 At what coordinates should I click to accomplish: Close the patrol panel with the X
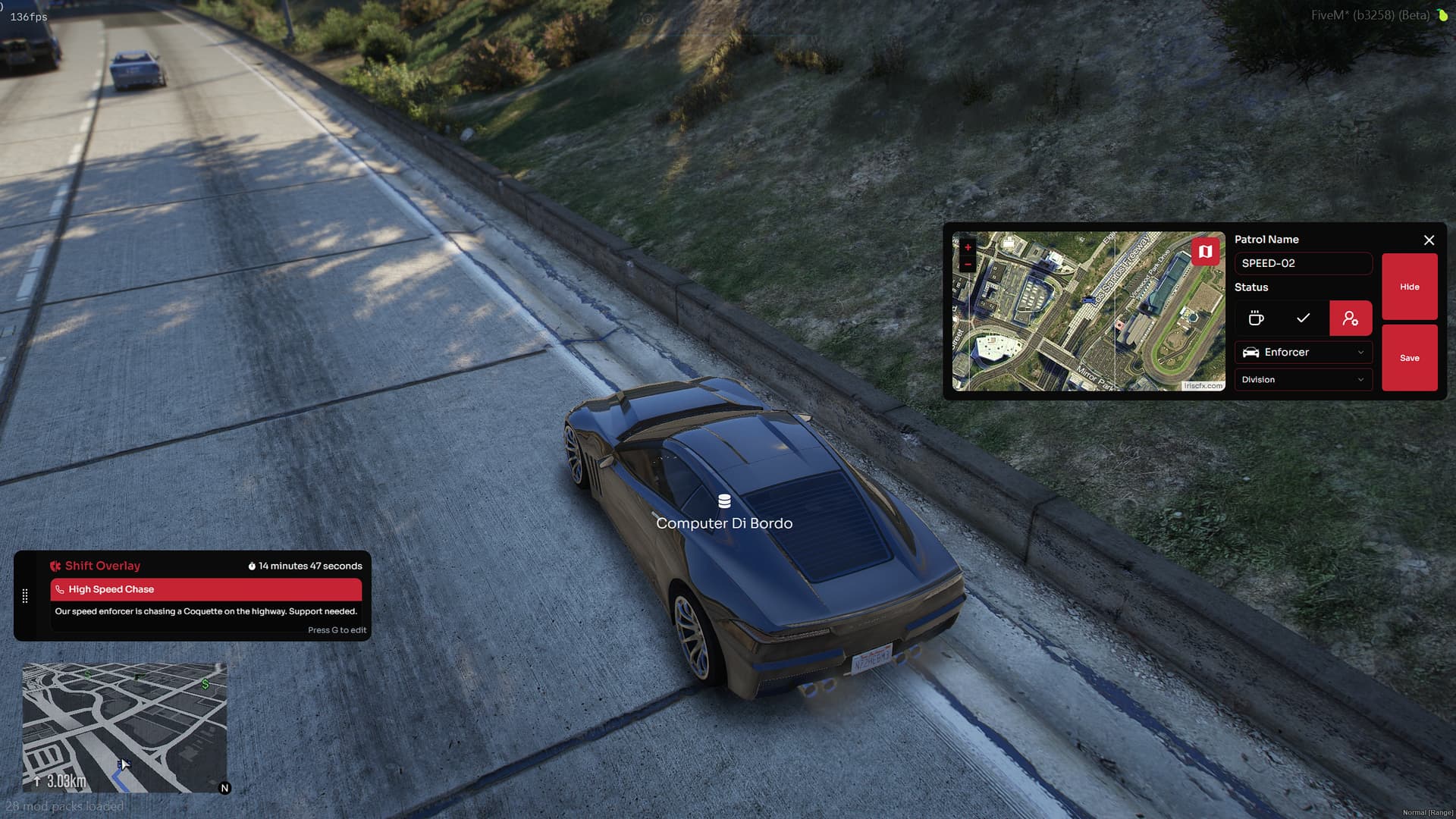[x=1429, y=240]
